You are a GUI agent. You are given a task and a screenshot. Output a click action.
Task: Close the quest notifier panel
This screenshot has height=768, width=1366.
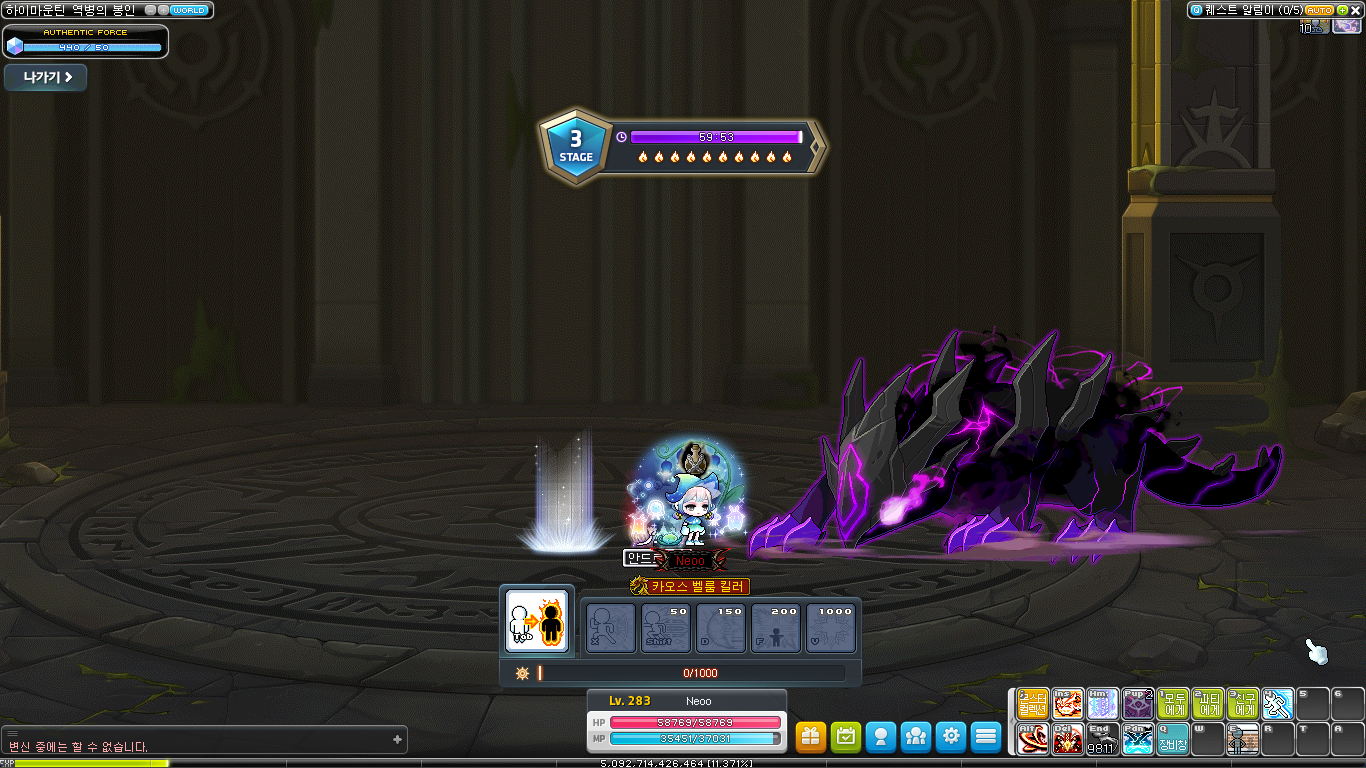click(1357, 10)
